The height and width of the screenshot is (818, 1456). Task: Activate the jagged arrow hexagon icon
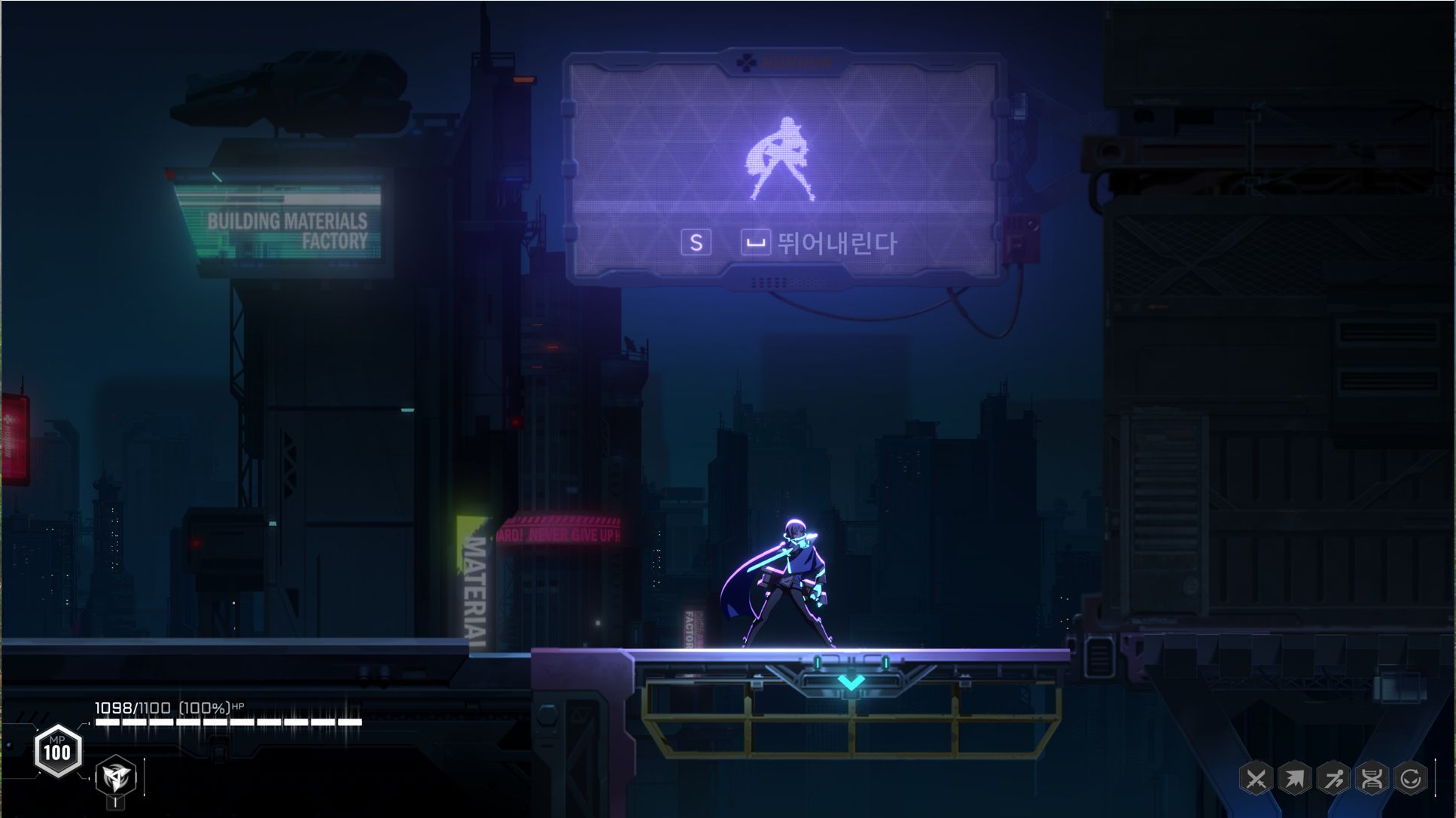click(1294, 779)
